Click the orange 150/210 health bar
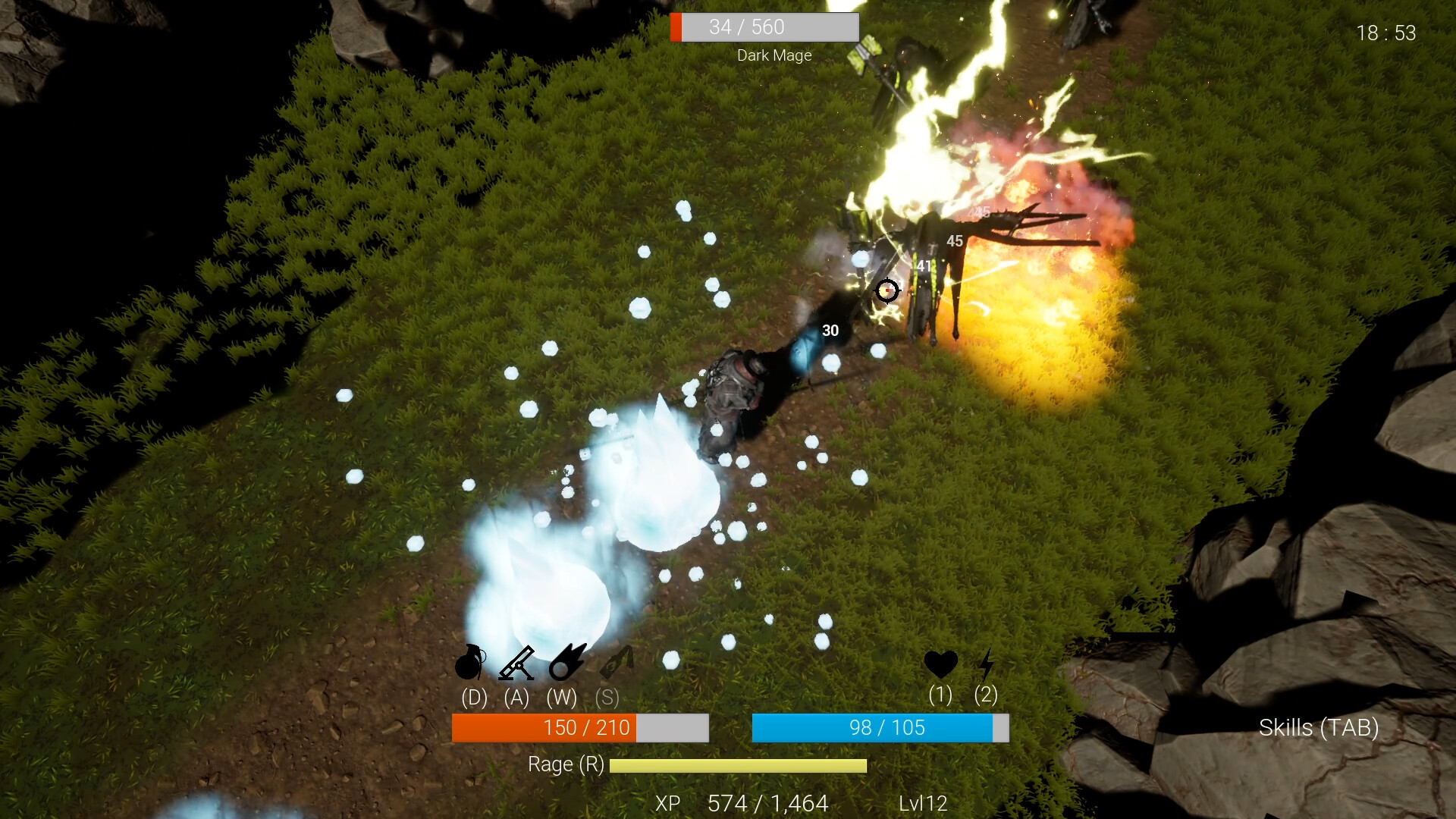The width and height of the screenshot is (1456, 819). (579, 727)
